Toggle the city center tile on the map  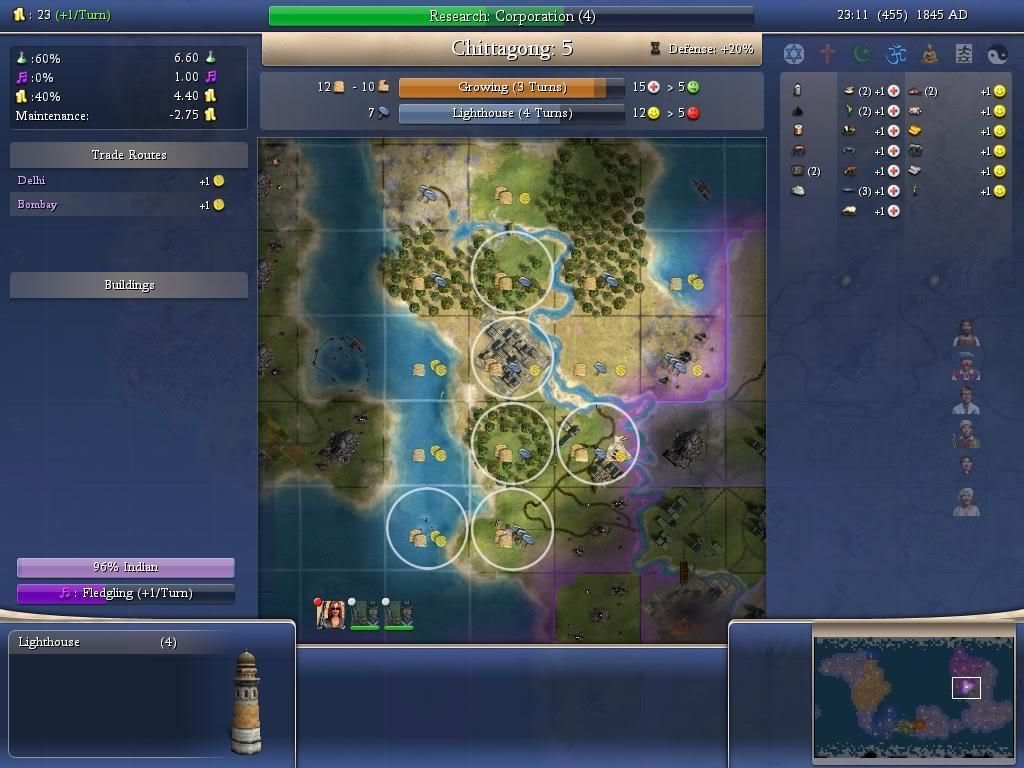coord(511,358)
